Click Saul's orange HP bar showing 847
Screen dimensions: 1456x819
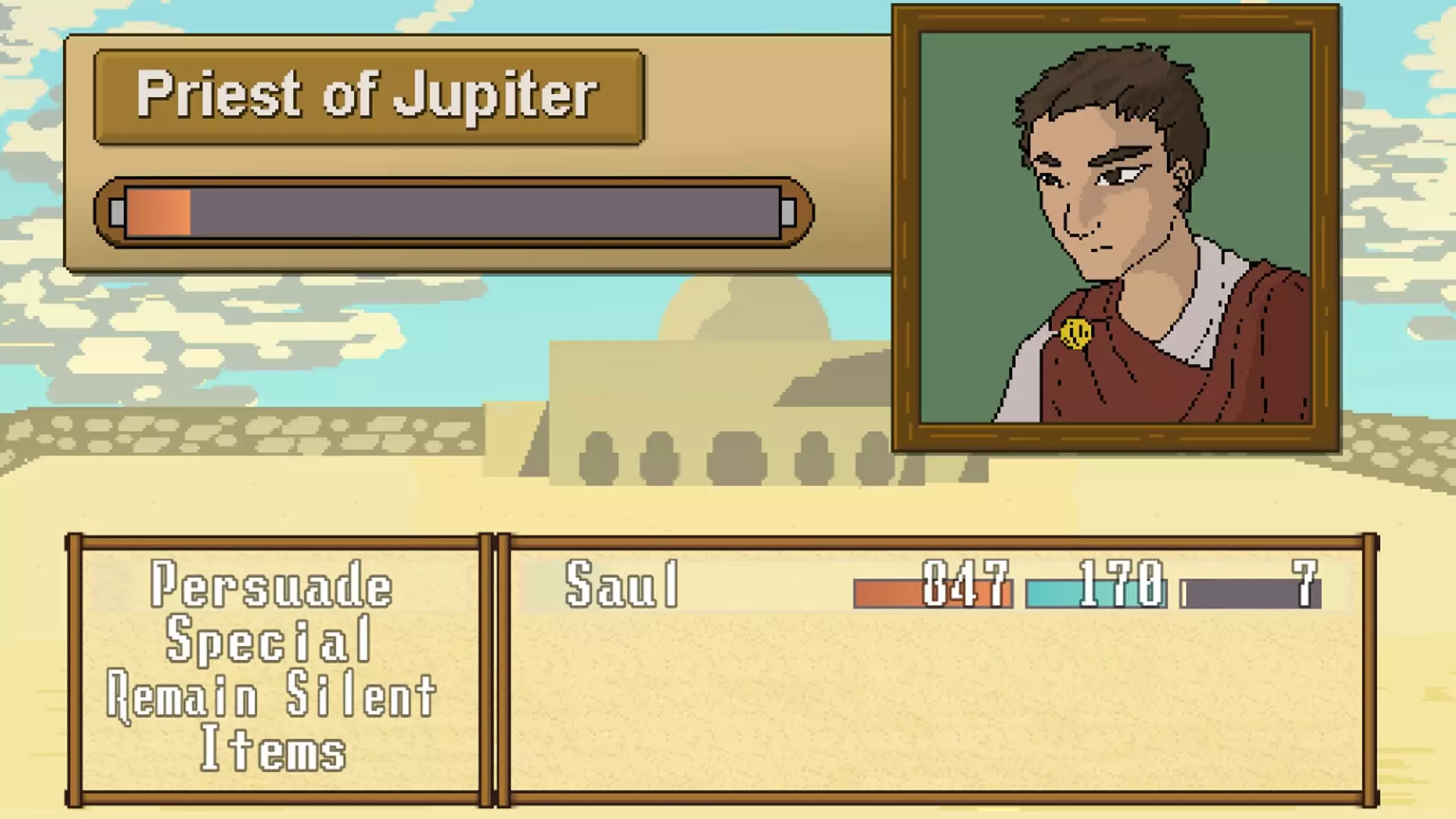(x=933, y=591)
